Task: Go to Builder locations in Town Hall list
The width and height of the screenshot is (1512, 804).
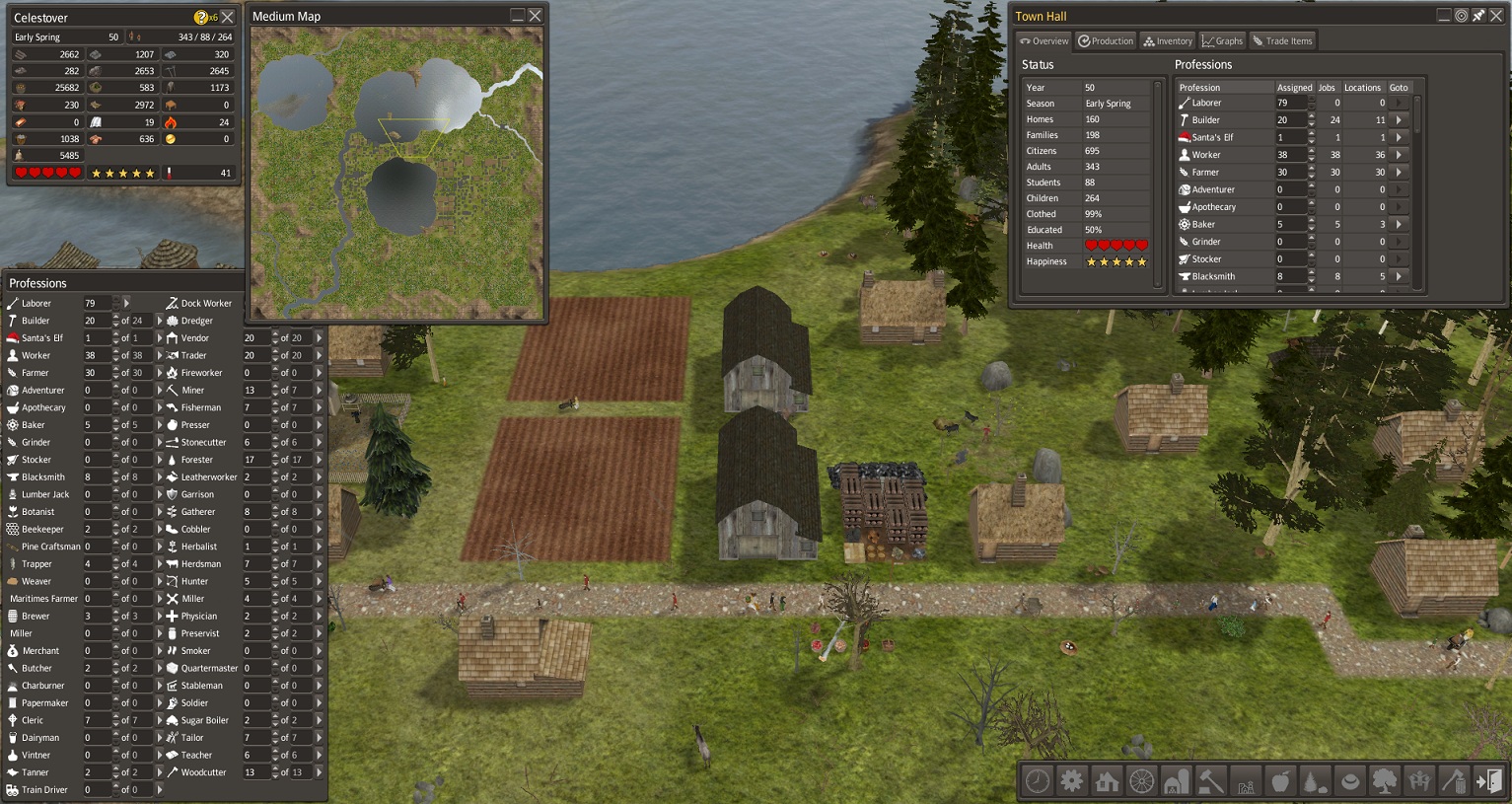Action: pyautogui.click(x=1399, y=120)
